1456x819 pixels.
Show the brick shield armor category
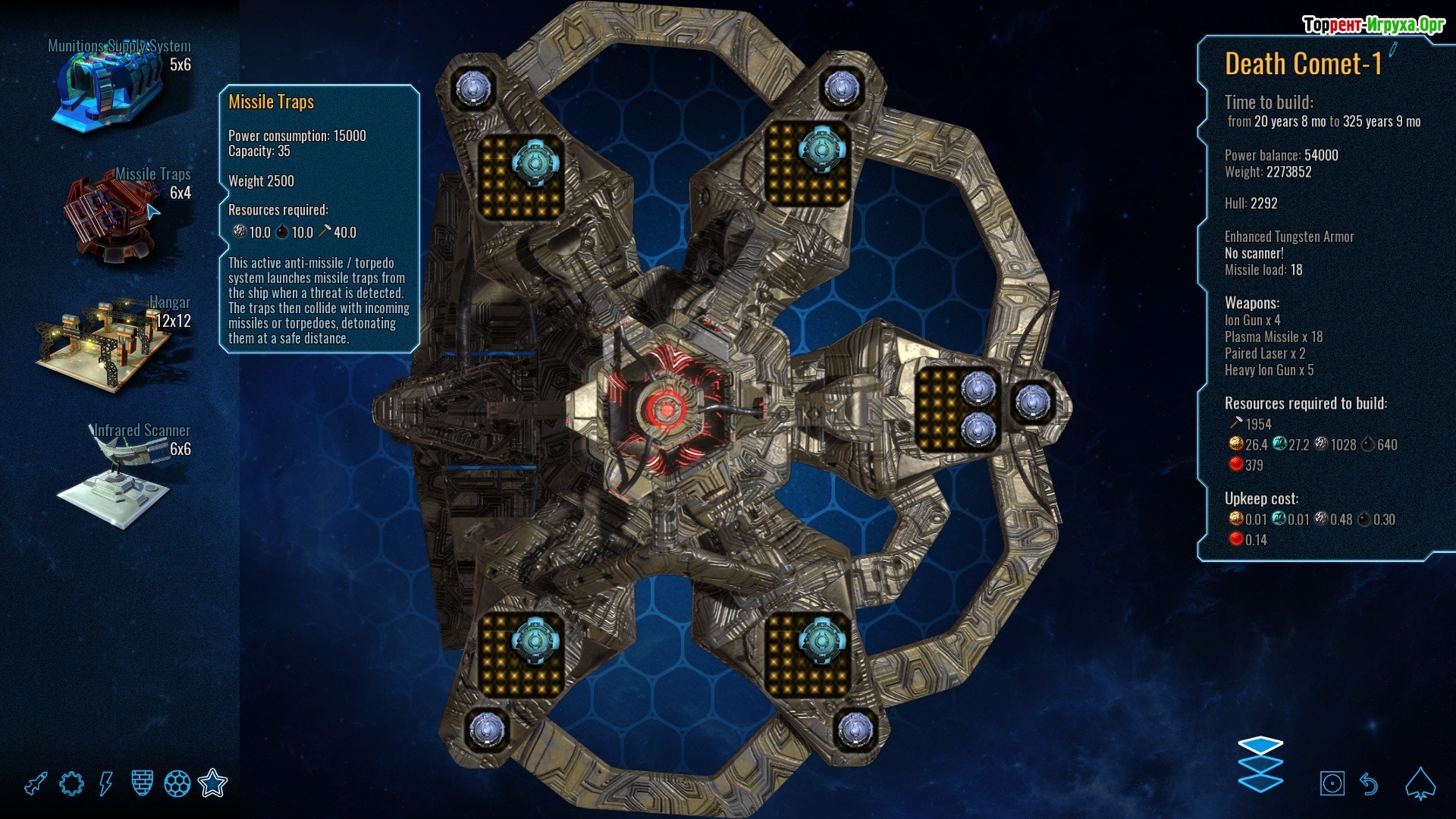click(x=142, y=783)
